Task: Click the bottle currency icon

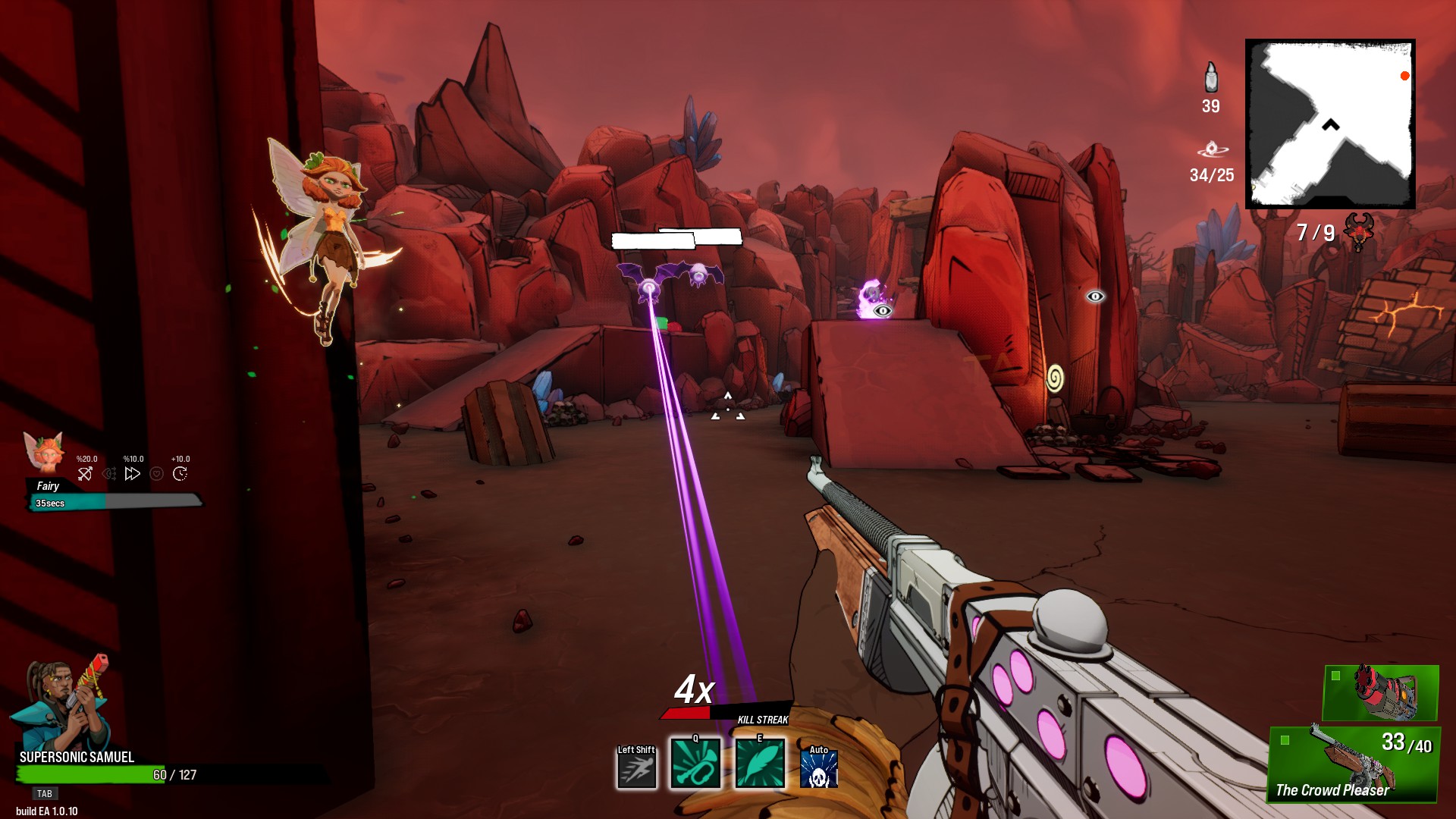Action: [1211, 78]
